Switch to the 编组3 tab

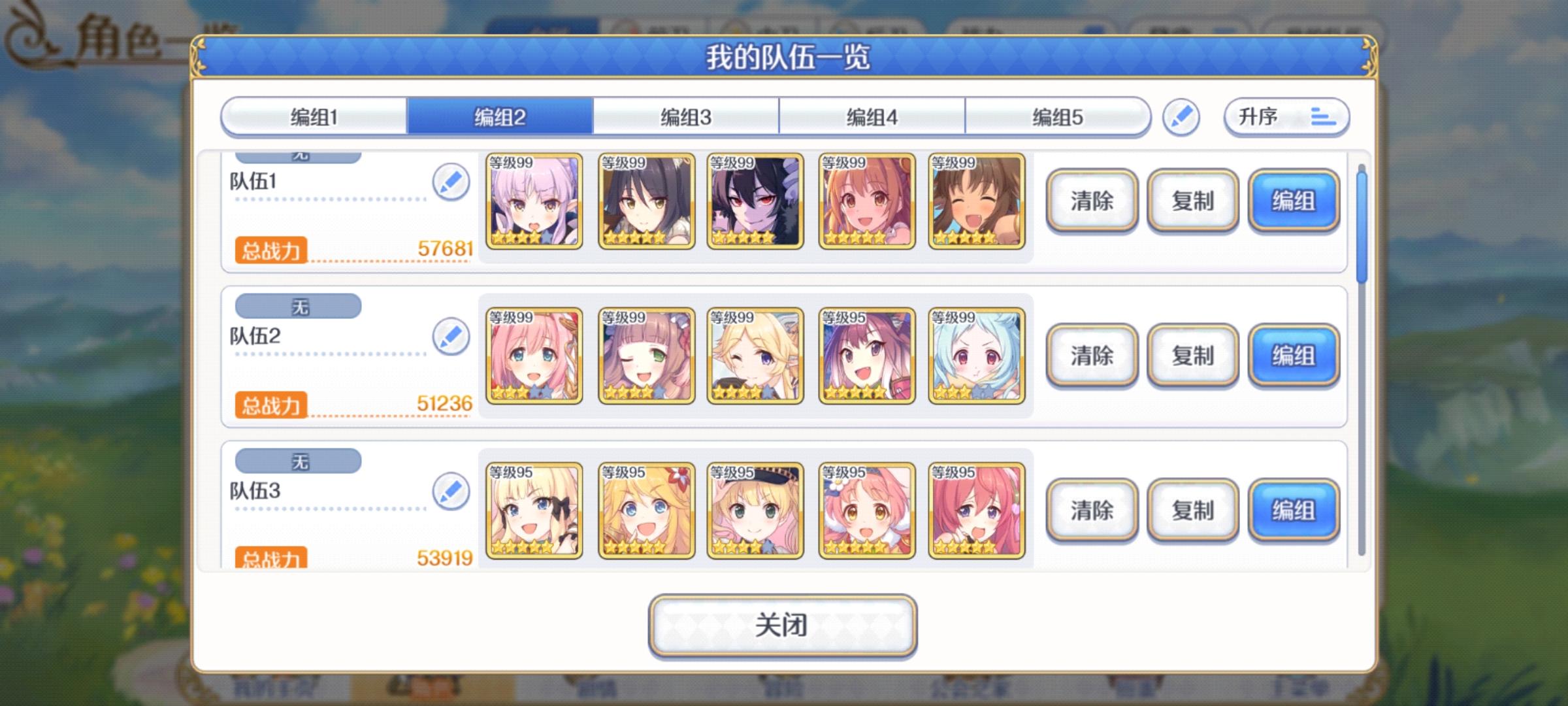click(x=685, y=118)
